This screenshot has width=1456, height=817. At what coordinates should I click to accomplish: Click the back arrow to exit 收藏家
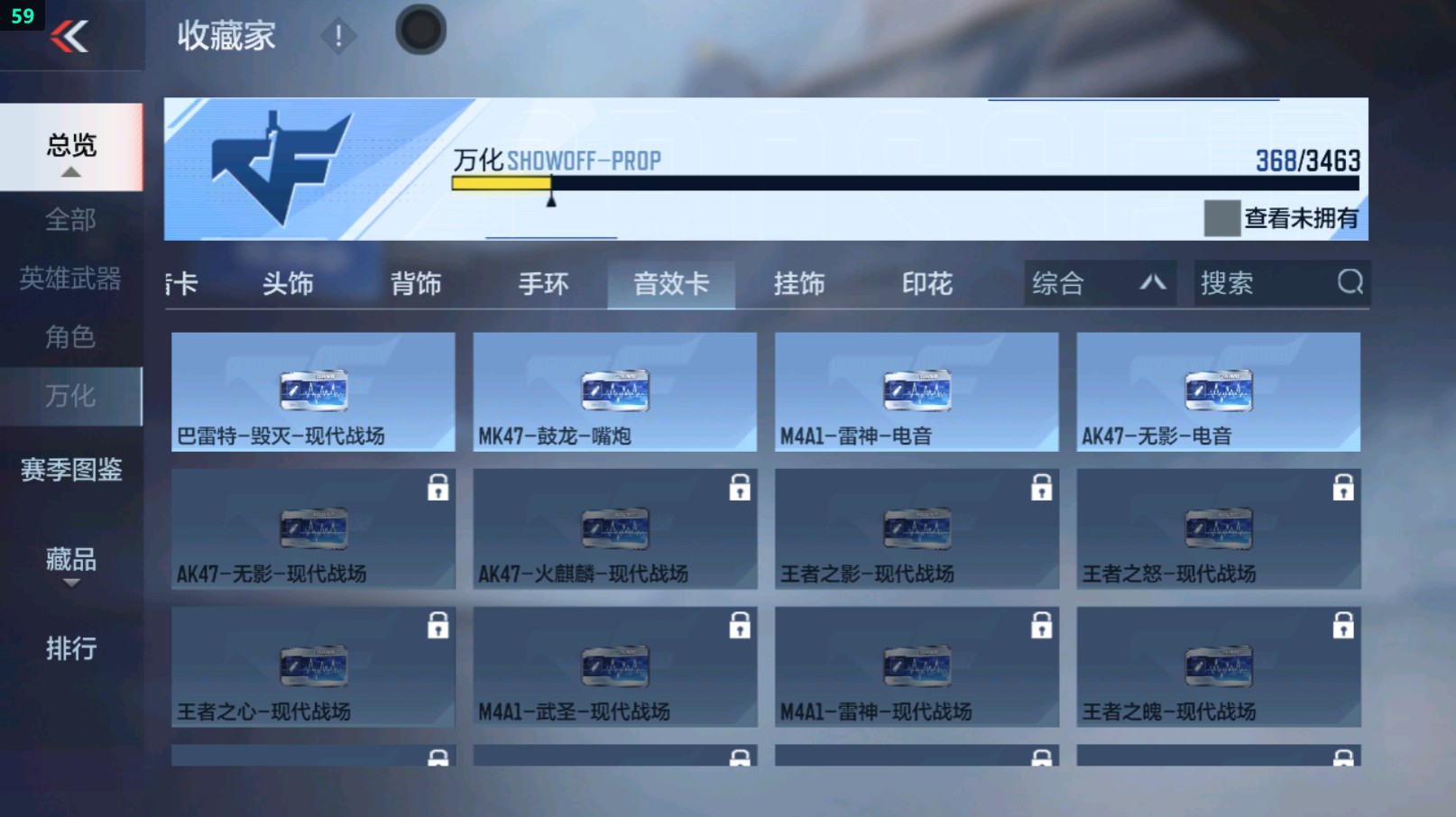coord(72,36)
